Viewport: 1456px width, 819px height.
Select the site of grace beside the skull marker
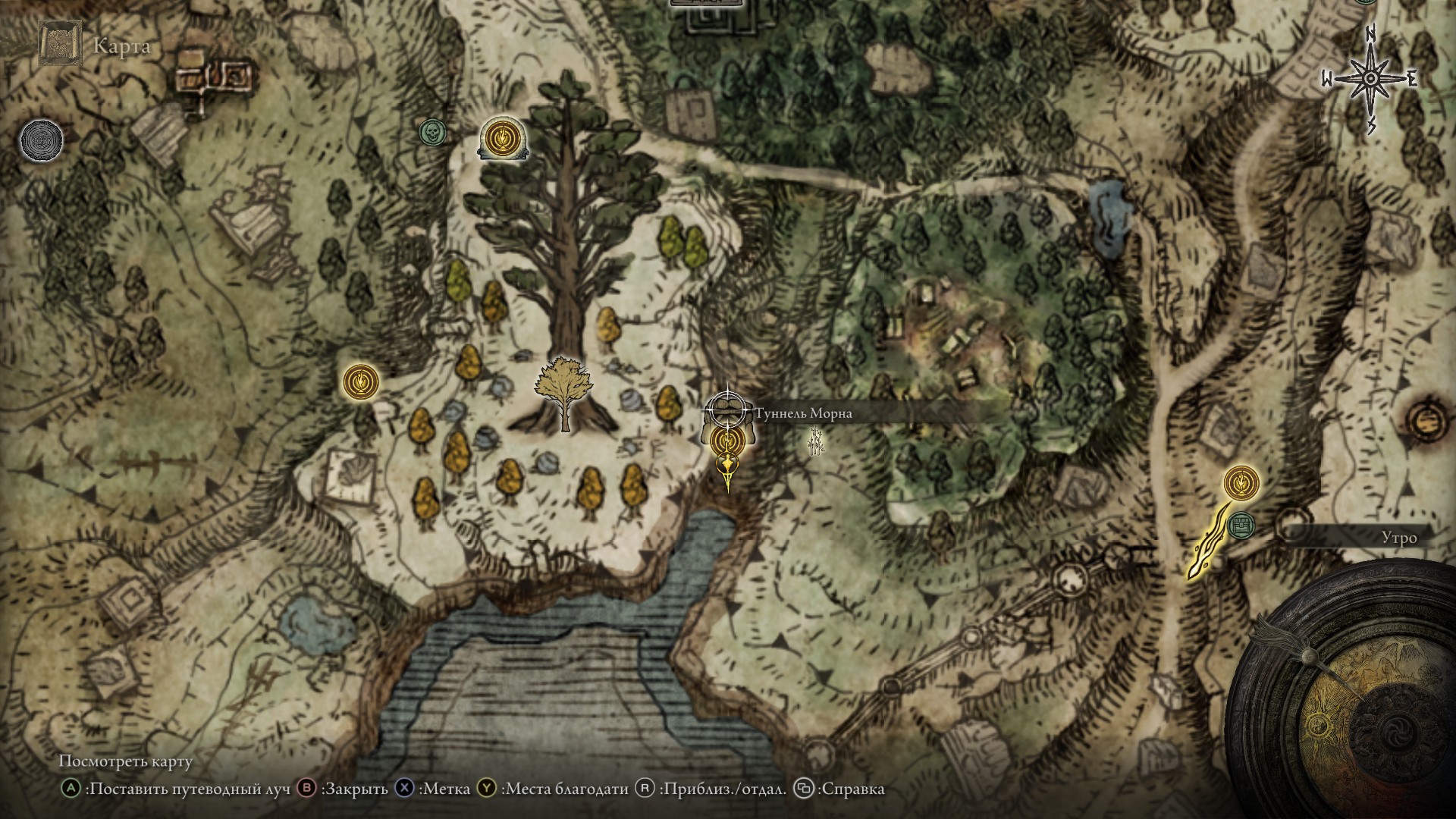pos(500,137)
